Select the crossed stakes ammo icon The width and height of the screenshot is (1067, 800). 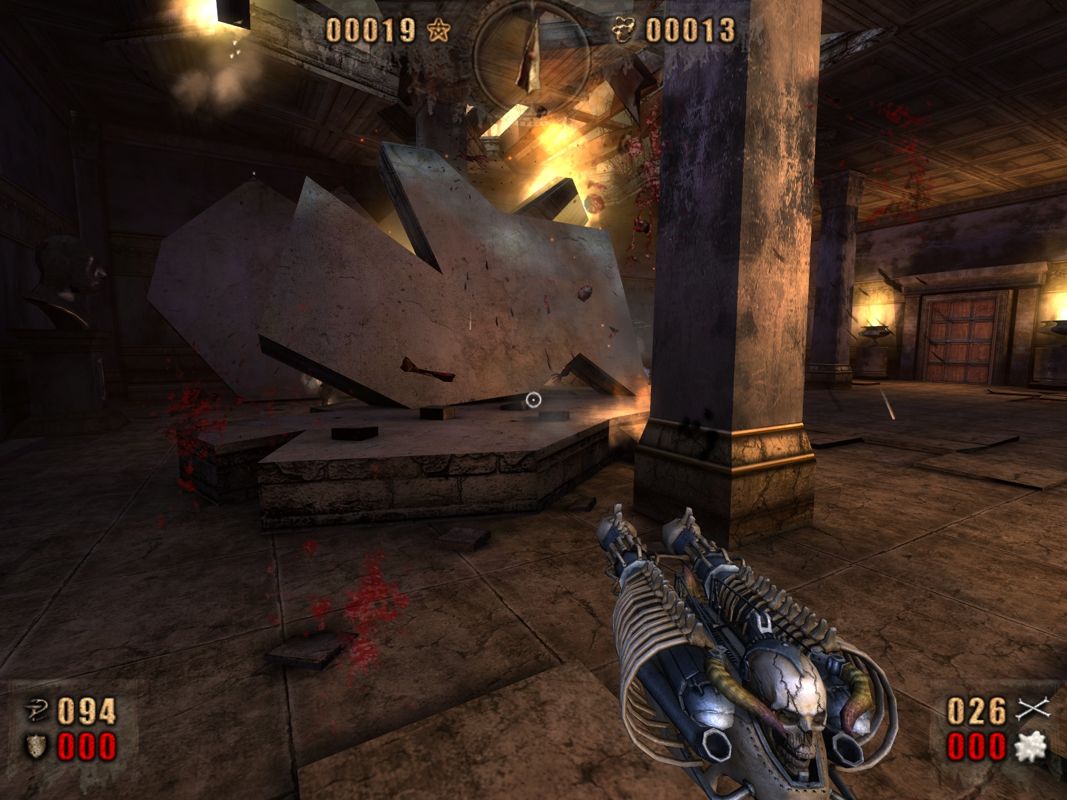(x=1031, y=710)
